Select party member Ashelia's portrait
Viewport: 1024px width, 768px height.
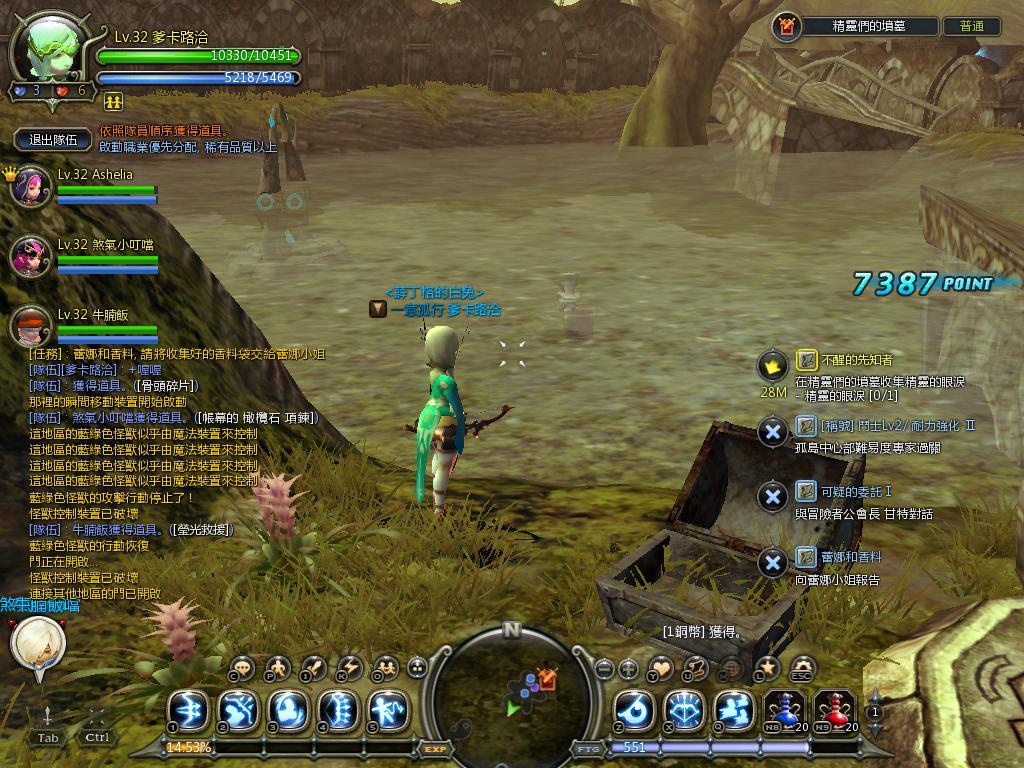pos(30,187)
